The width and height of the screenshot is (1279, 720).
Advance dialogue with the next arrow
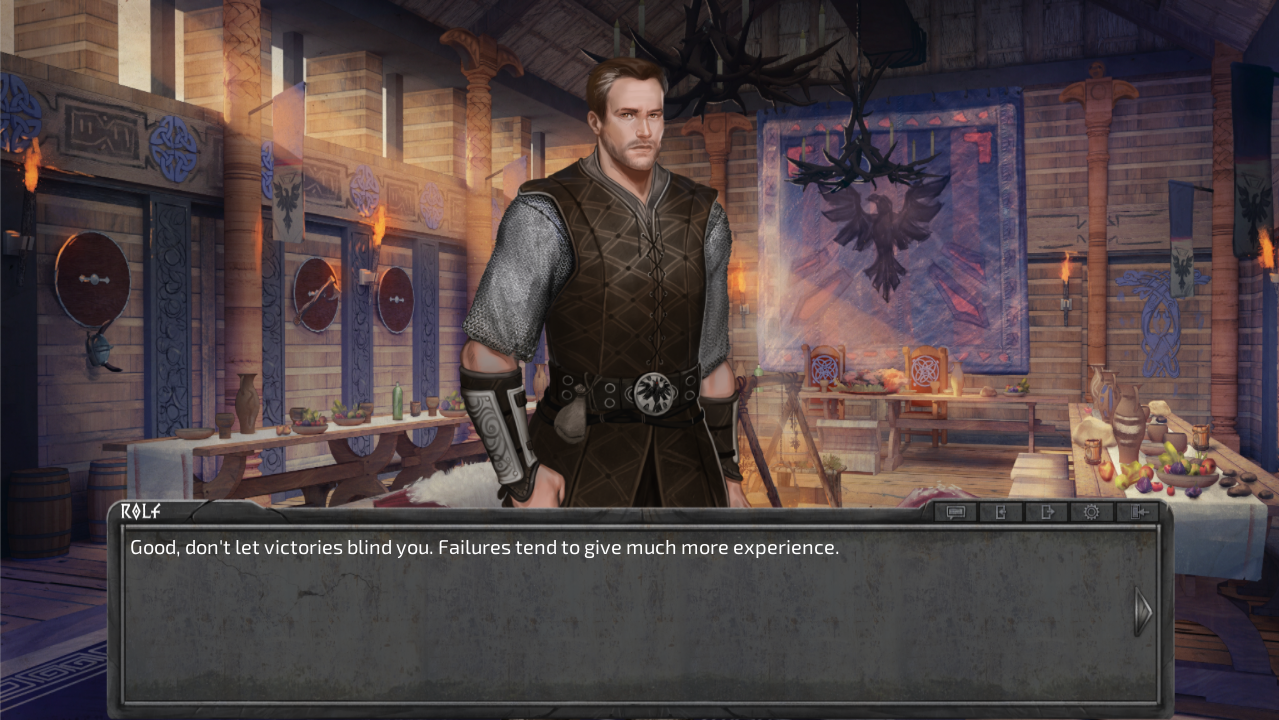point(1142,611)
